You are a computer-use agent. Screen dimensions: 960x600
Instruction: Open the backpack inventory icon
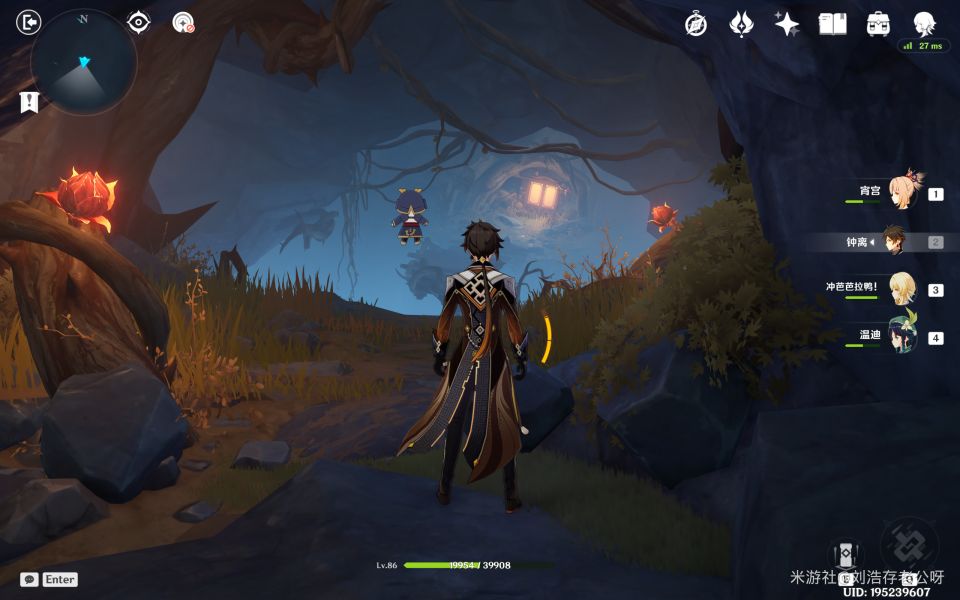click(x=879, y=24)
